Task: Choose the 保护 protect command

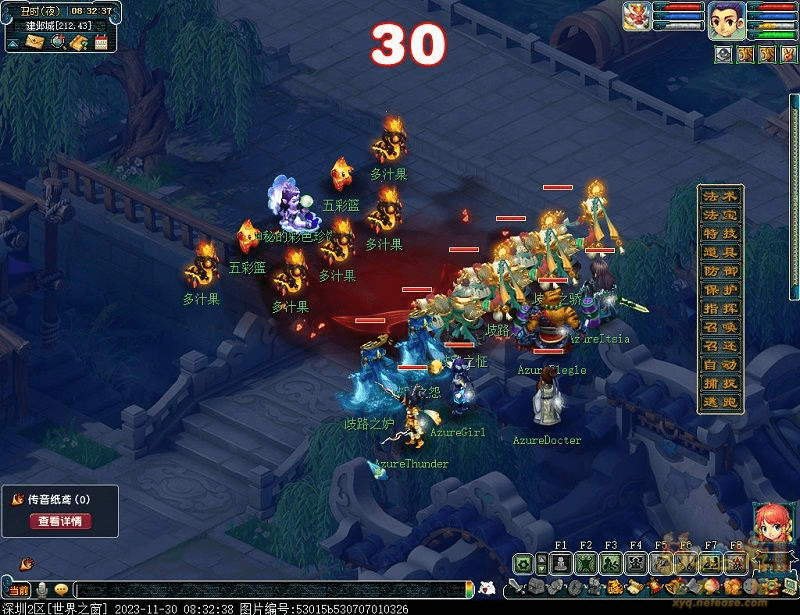Action: [720, 291]
